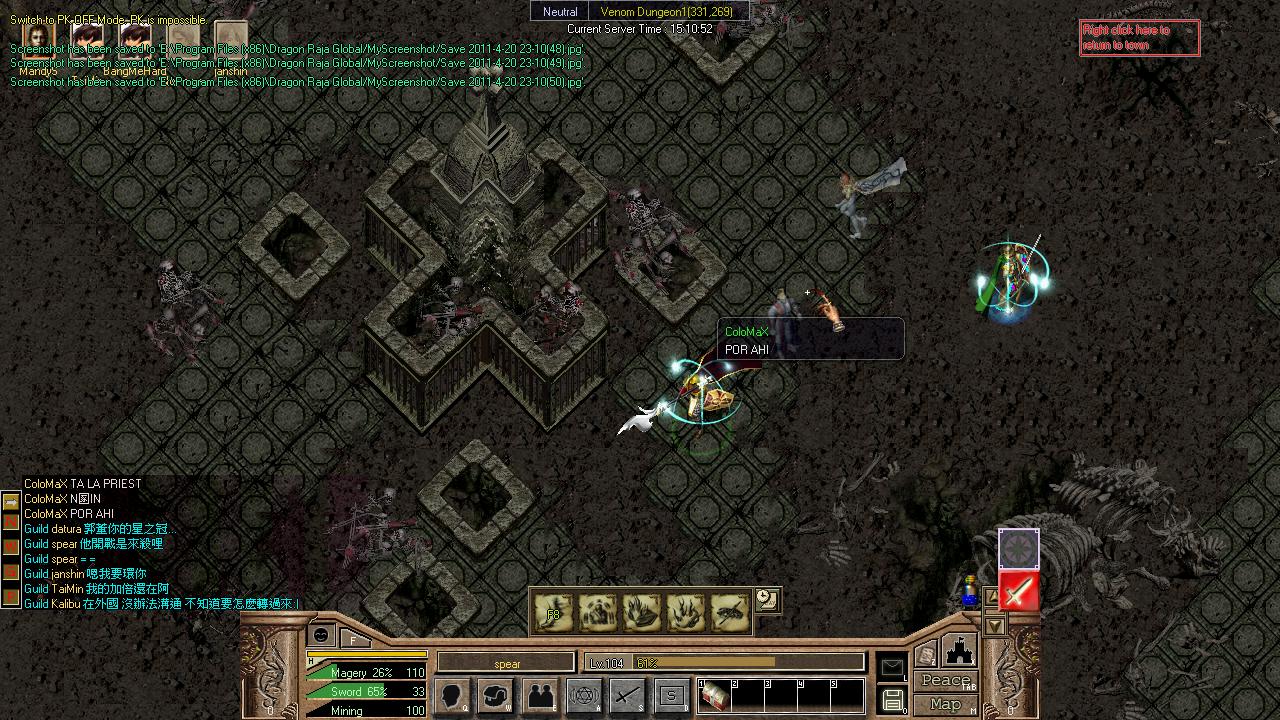Select the BangMeHard party portrait
Screen dimensions: 1280x720
(134, 40)
